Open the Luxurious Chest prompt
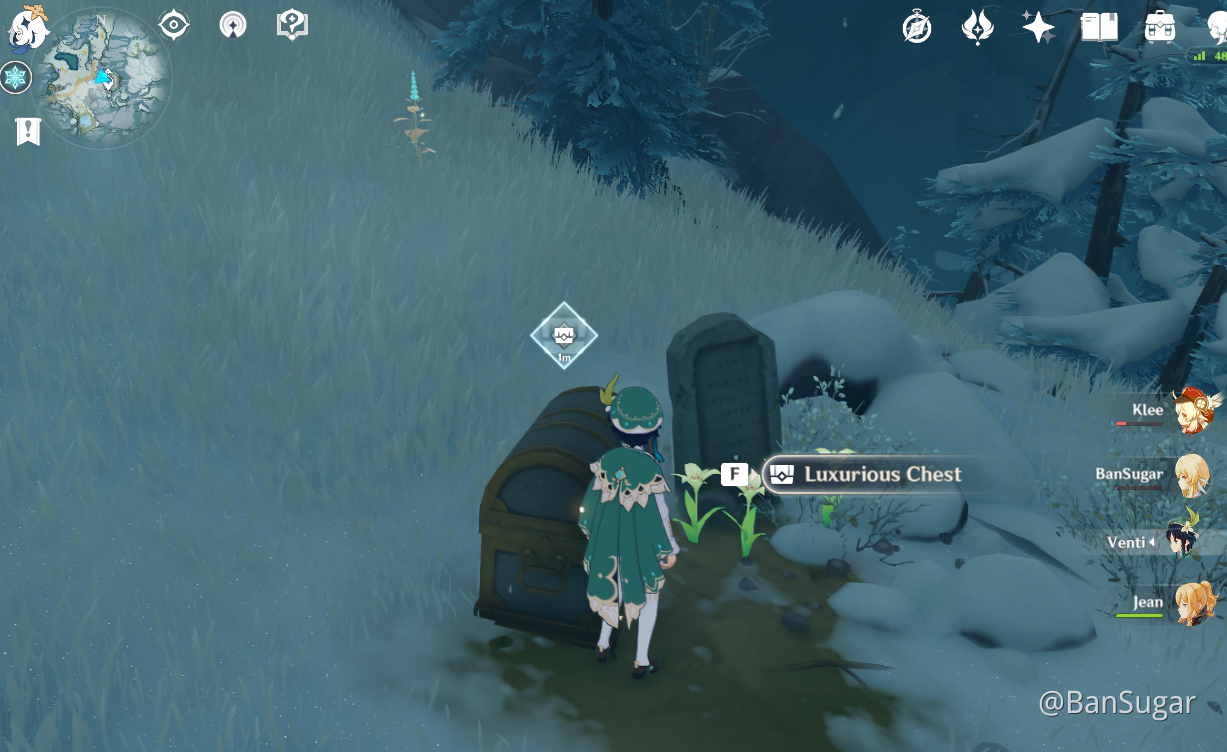The image size is (1227, 752). click(x=864, y=474)
